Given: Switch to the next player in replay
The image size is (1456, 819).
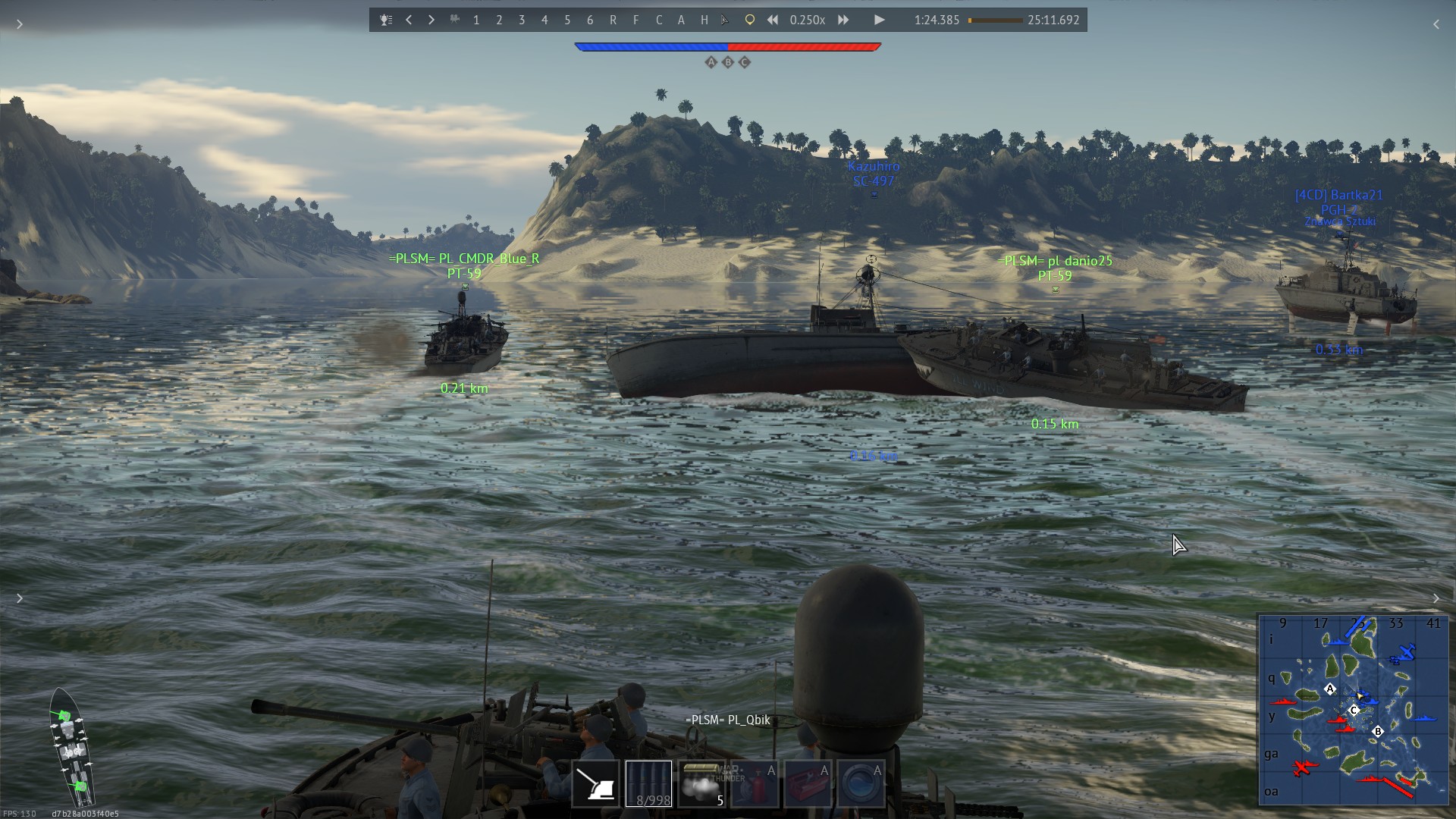Looking at the screenshot, I should 431,20.
